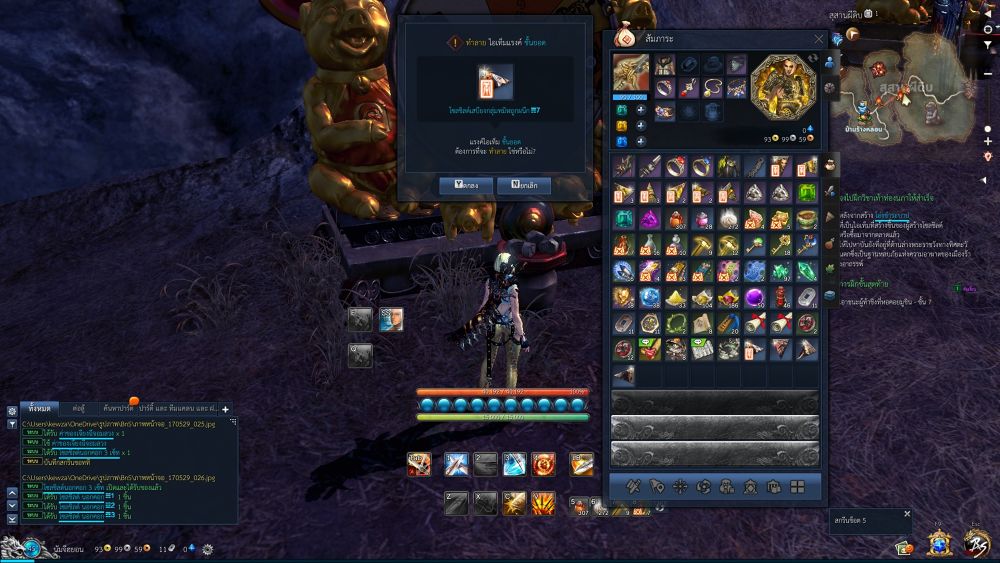Screen dimensions: 1000x563
Task: Close the inventory window
Action: click(x=819, y=39)
